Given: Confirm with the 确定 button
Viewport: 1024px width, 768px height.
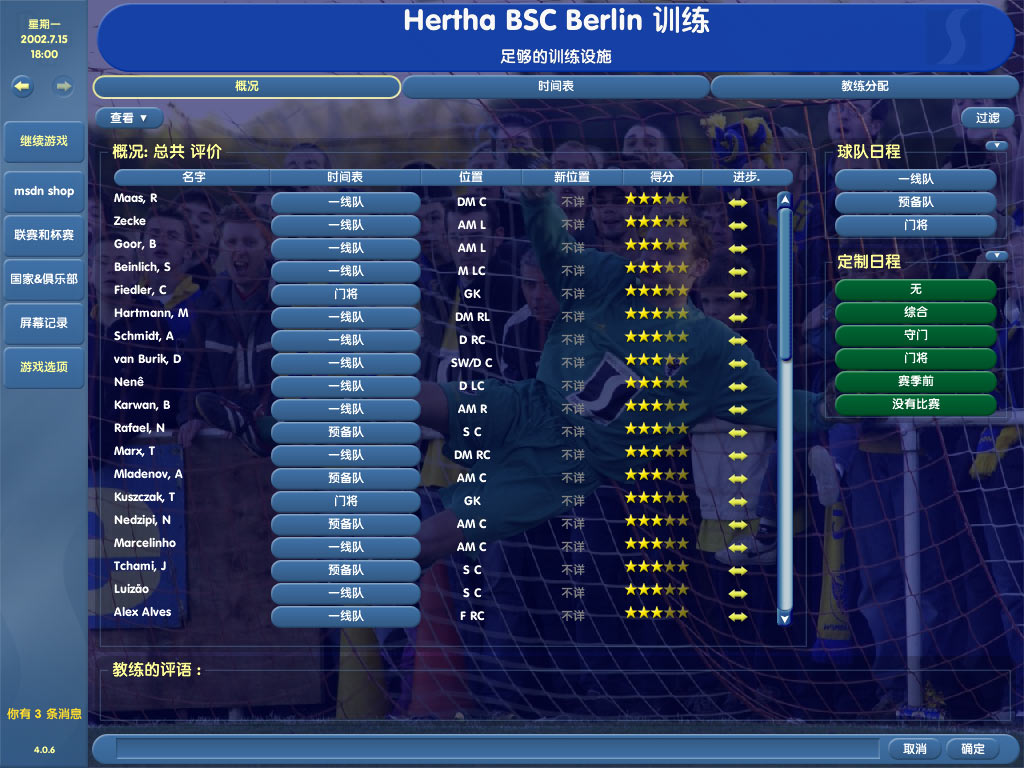Looking at the screenshot, I should (973, 749).
